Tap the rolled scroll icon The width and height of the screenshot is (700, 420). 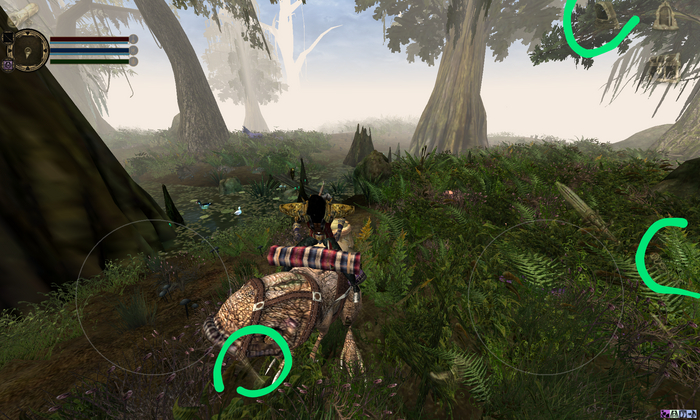point(25,12)
